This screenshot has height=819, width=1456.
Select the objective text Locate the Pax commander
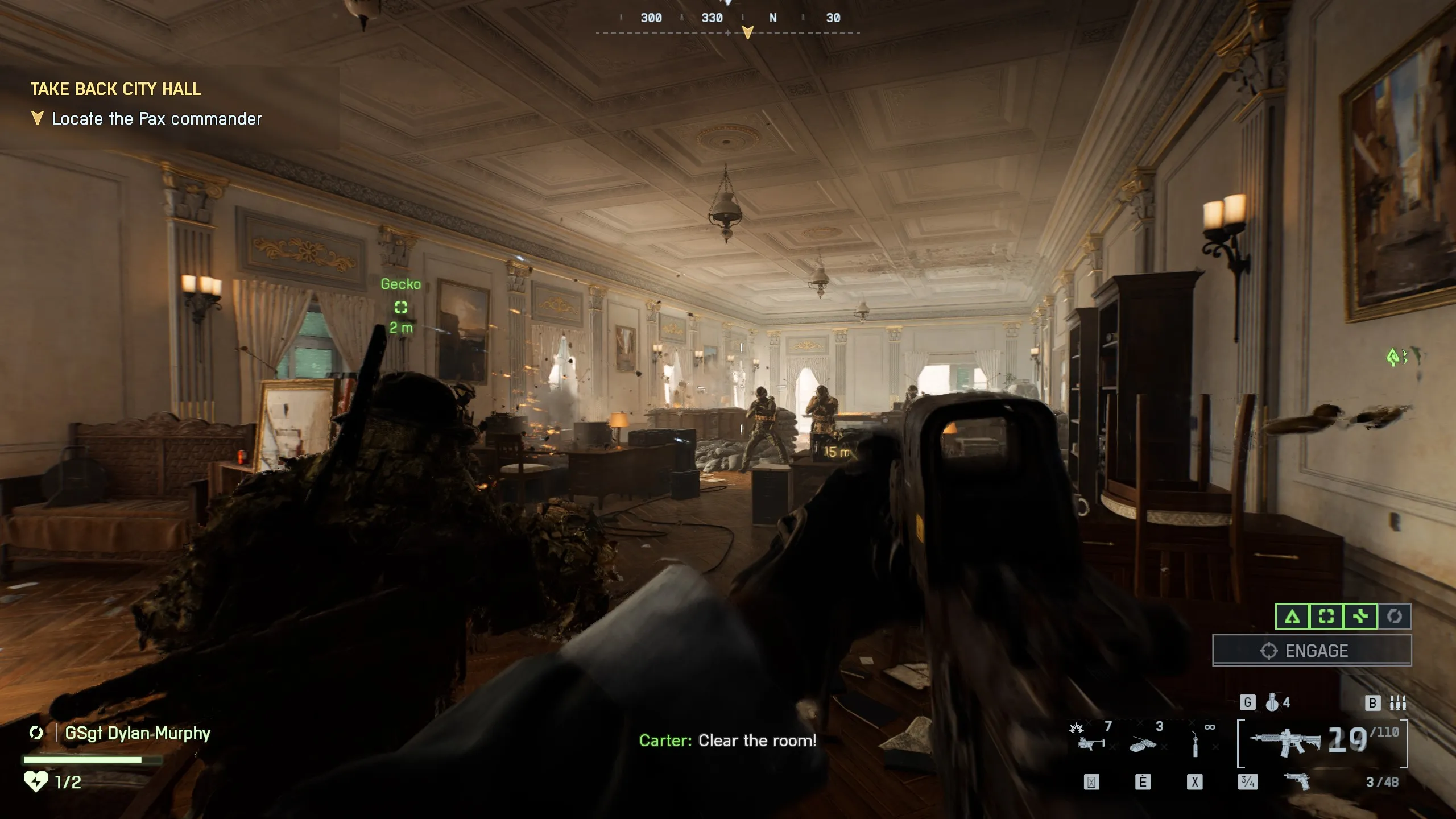[x=156, y=119]
